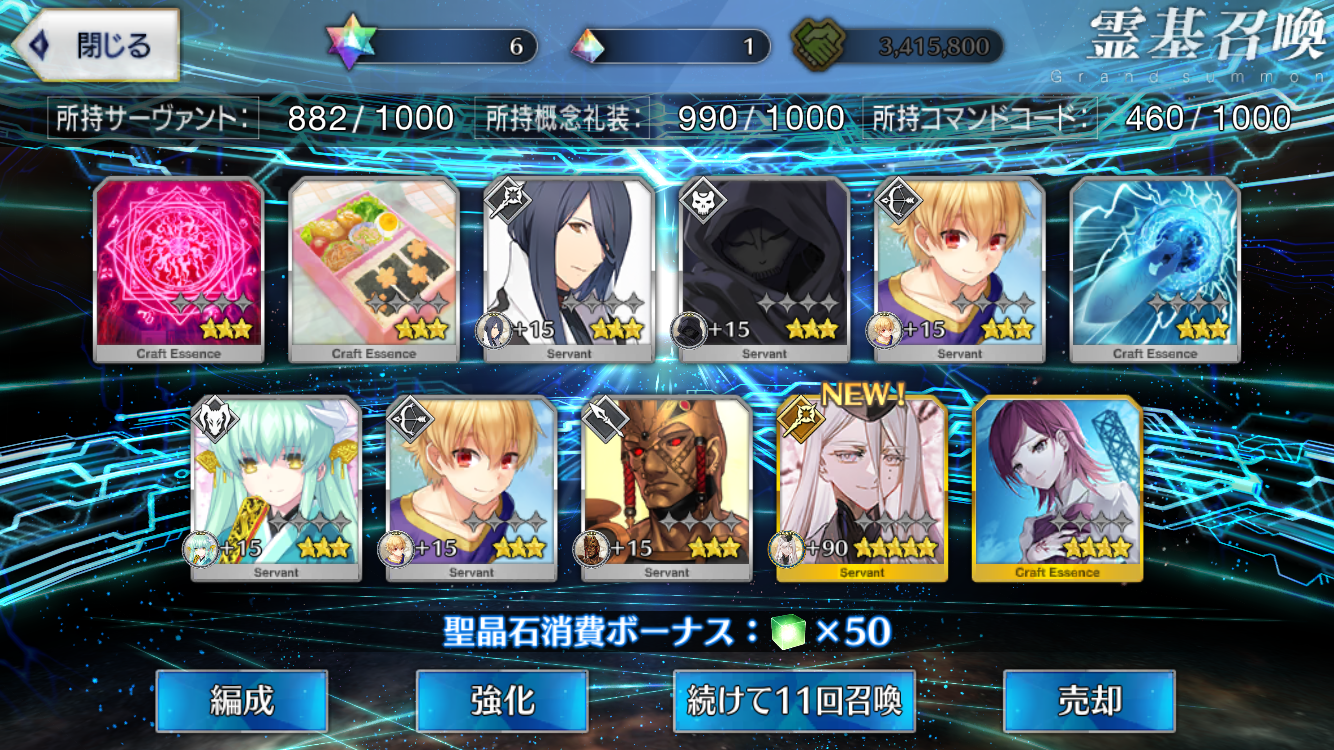Go to the 強化 enhancement menu
Image resolution: width=1334 pixels, height=750 pixels.
click(x=501, y=701)
